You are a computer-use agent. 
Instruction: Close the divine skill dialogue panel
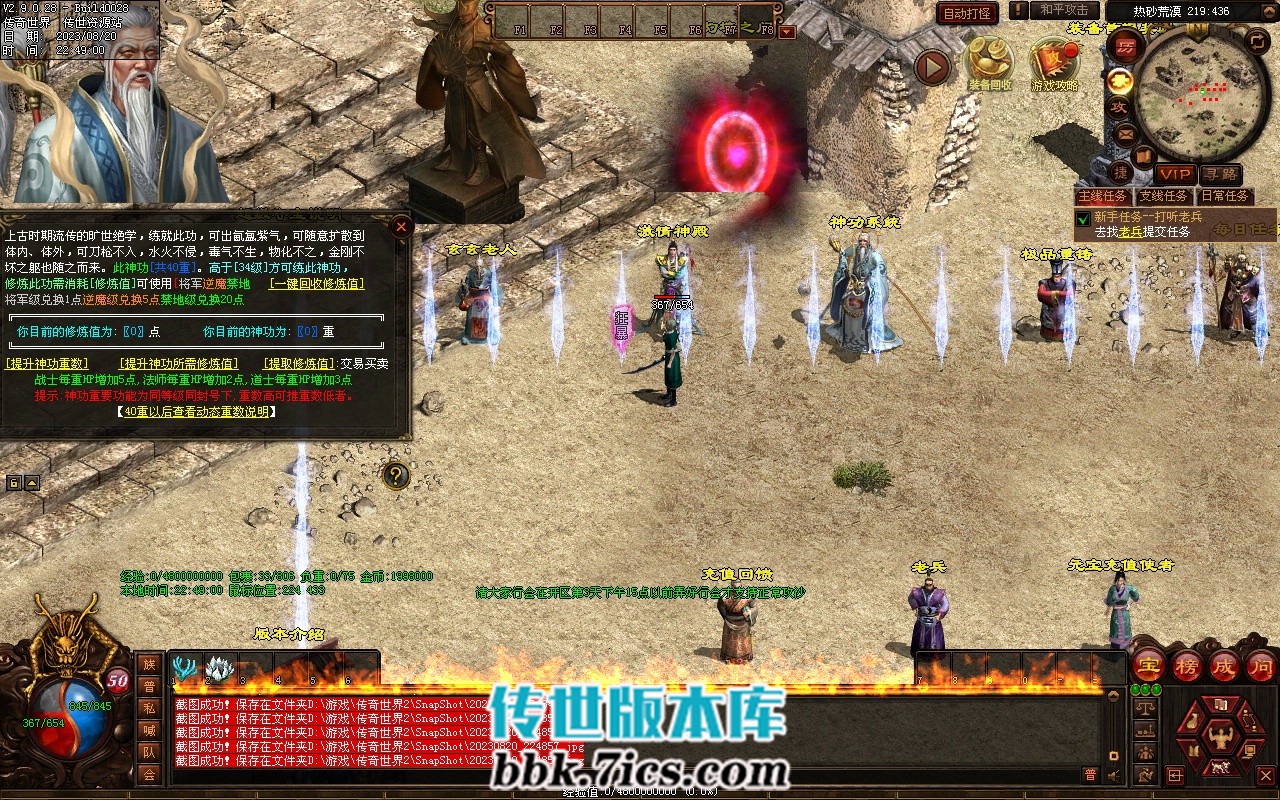tap(401, 227)
